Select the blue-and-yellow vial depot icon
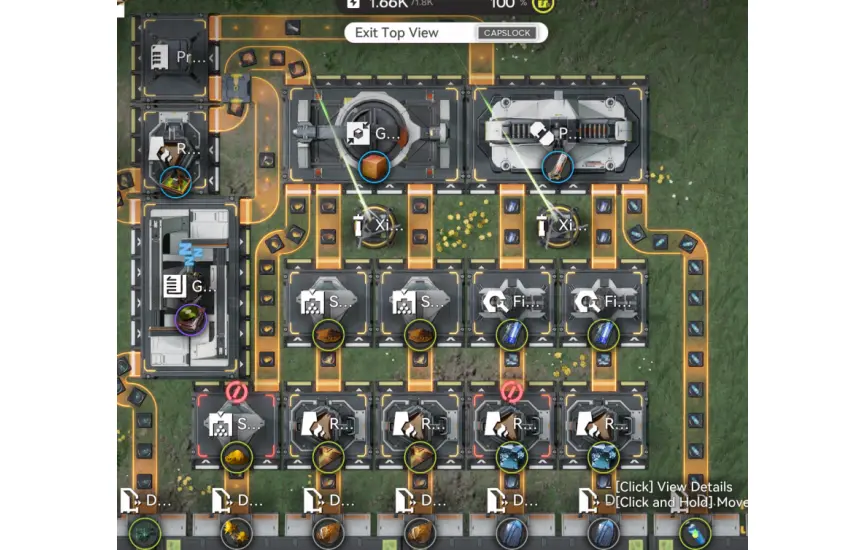The width and height of the screenshot is (865, 550). coord(692,532)
